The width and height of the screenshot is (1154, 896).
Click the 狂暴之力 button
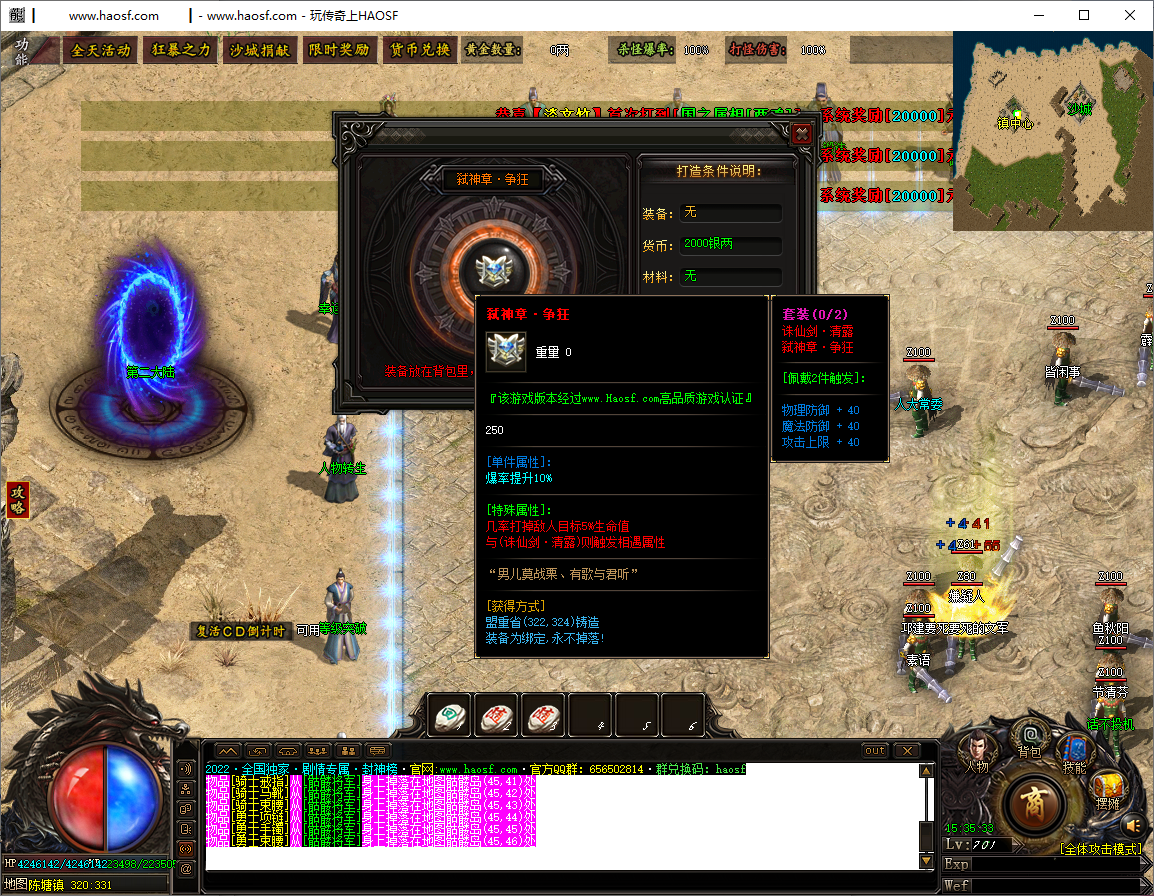(x=181, y=50)
